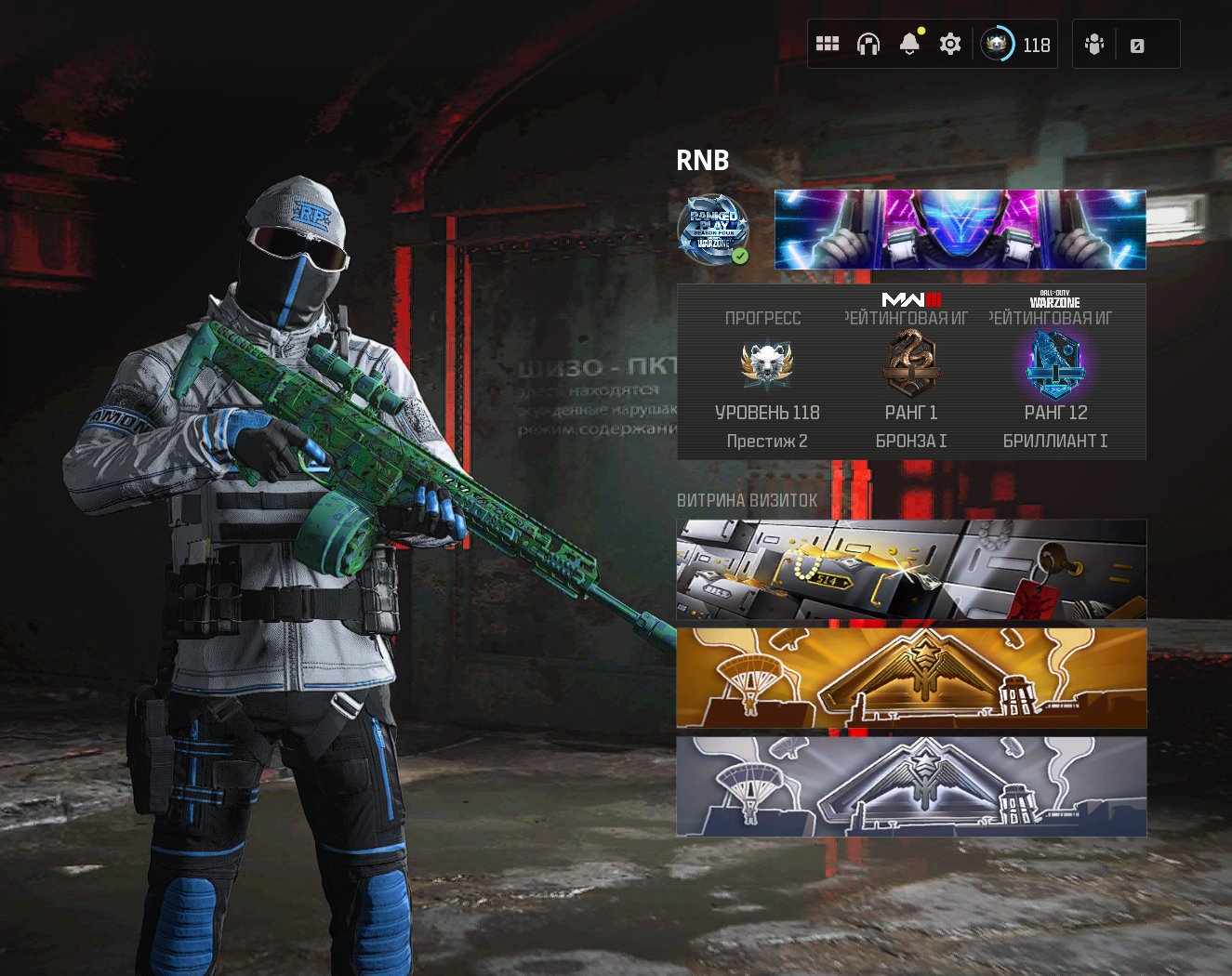
Task: Open the grid menu icon
Action: (828, 44)
